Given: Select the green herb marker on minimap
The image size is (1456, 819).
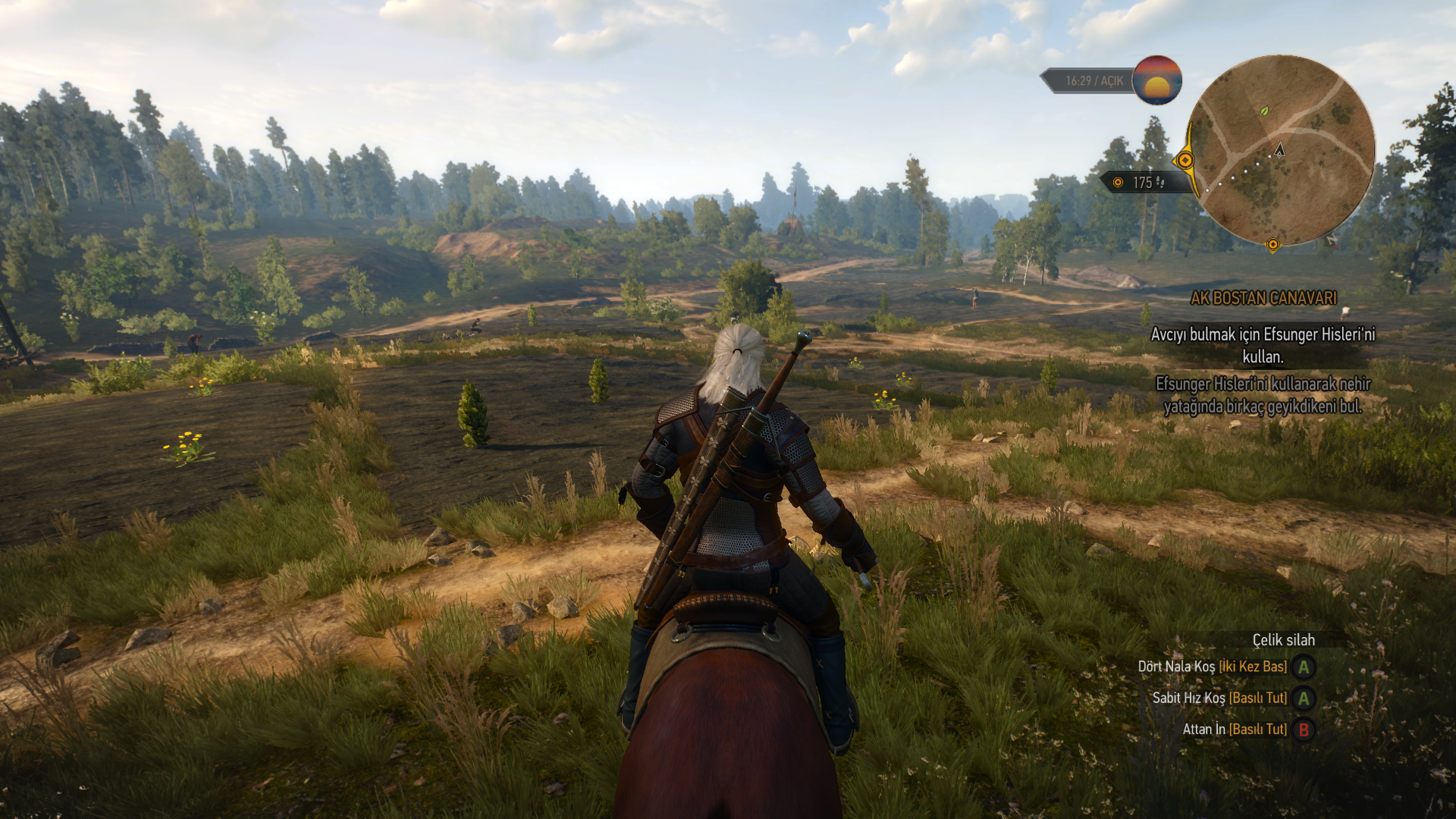Looking at the screenshot, I should pos(1264,111).
